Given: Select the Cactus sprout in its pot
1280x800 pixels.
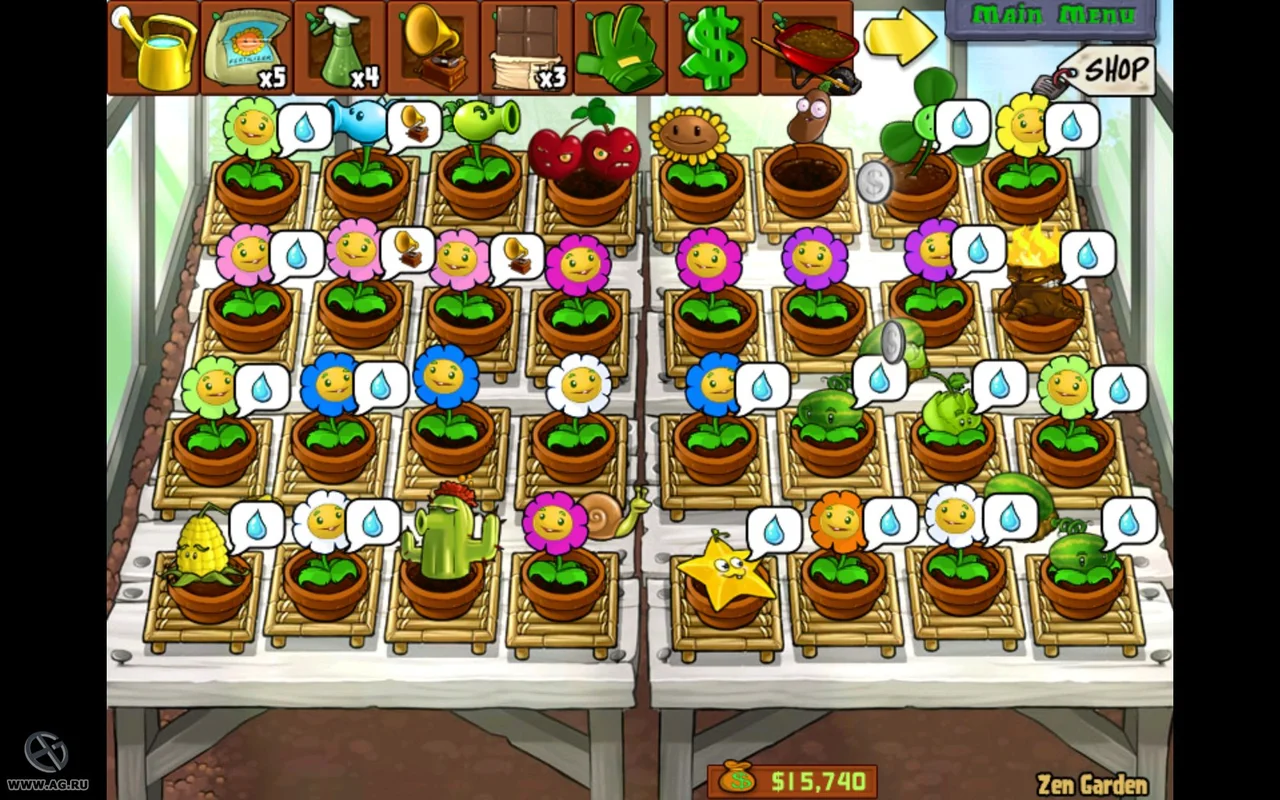Looking at the screenshot, I should click(x=450, y=535).
